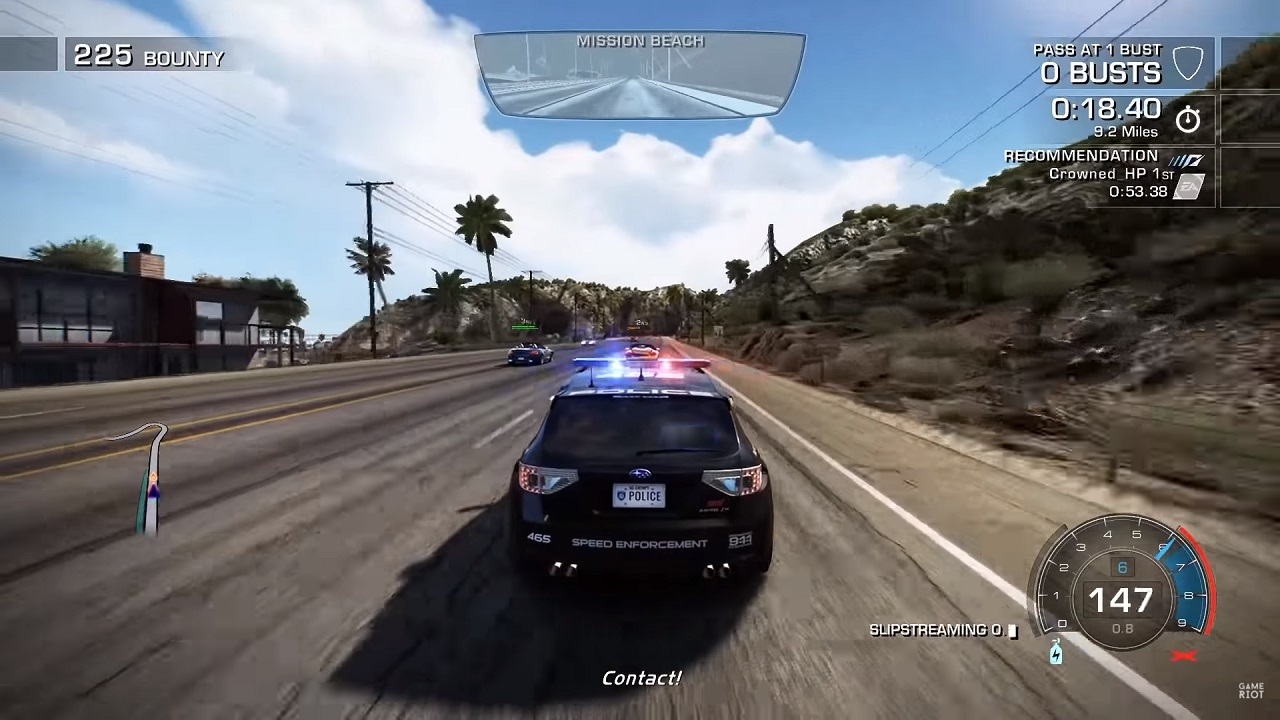Expand the BOUNTY counter panel
Image resolution: width=1280 pixels, height=720 pixels.
148,55
